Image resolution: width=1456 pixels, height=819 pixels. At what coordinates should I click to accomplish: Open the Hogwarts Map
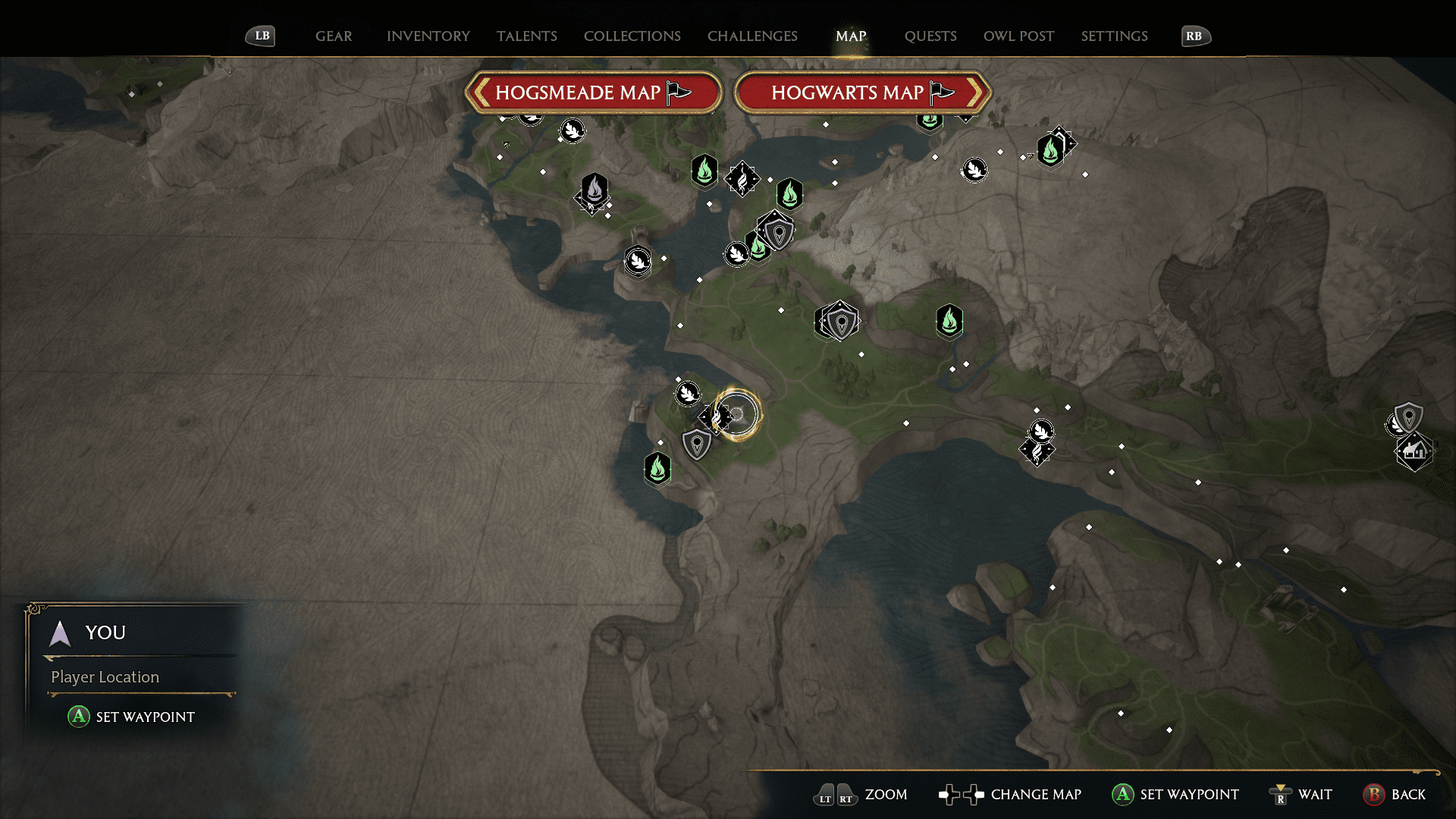point(862,93)
